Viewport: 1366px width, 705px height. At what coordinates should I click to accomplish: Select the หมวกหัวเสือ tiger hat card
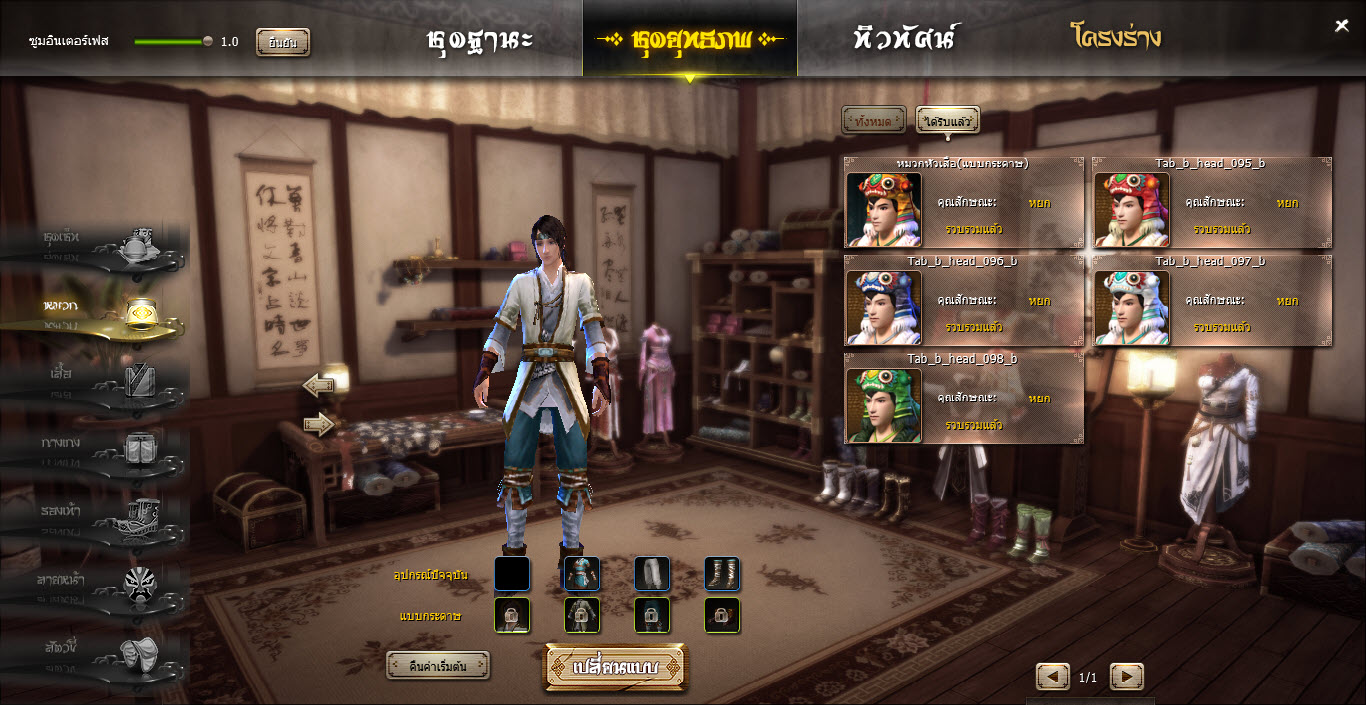(x=963, y=203)
